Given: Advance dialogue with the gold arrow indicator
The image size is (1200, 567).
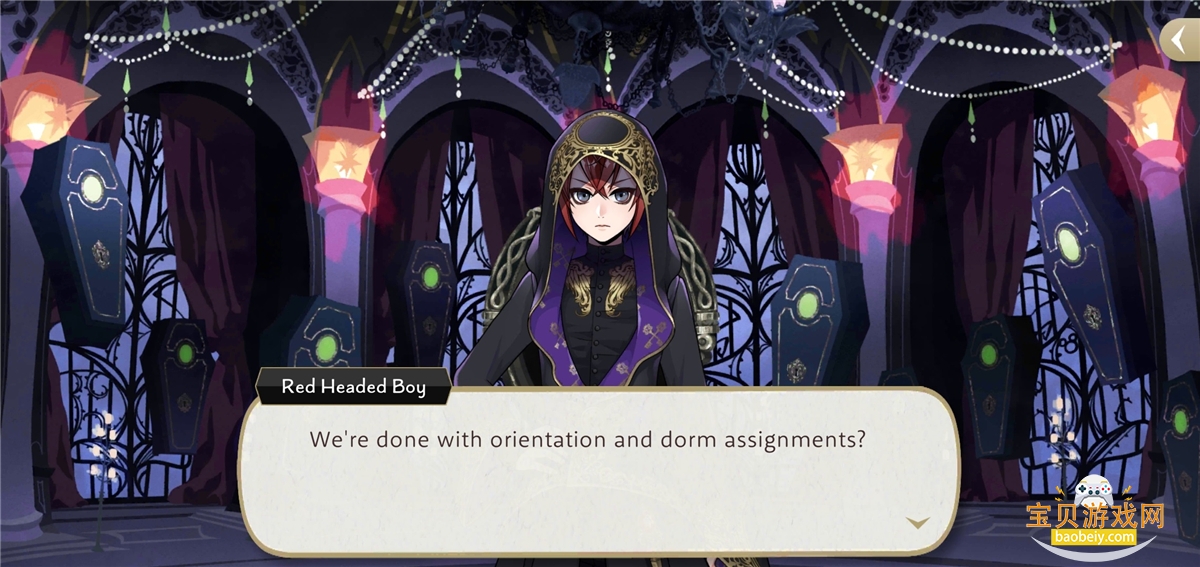Looking at the screenshot, I should tap(917, 523).
